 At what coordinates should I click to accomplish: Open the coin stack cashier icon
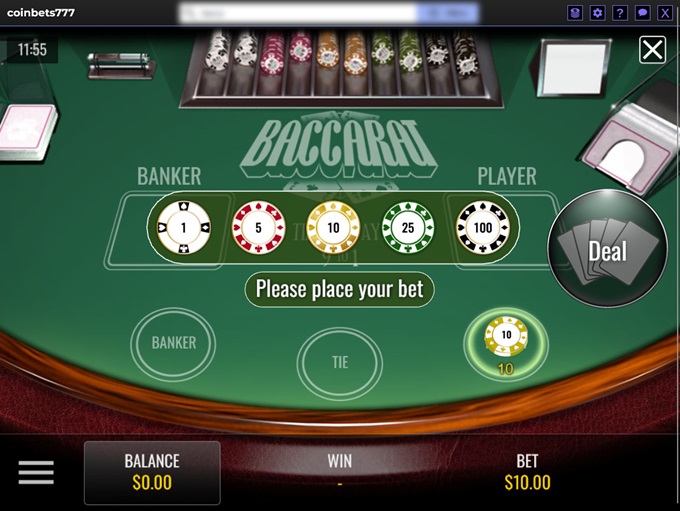click(575, 13)
